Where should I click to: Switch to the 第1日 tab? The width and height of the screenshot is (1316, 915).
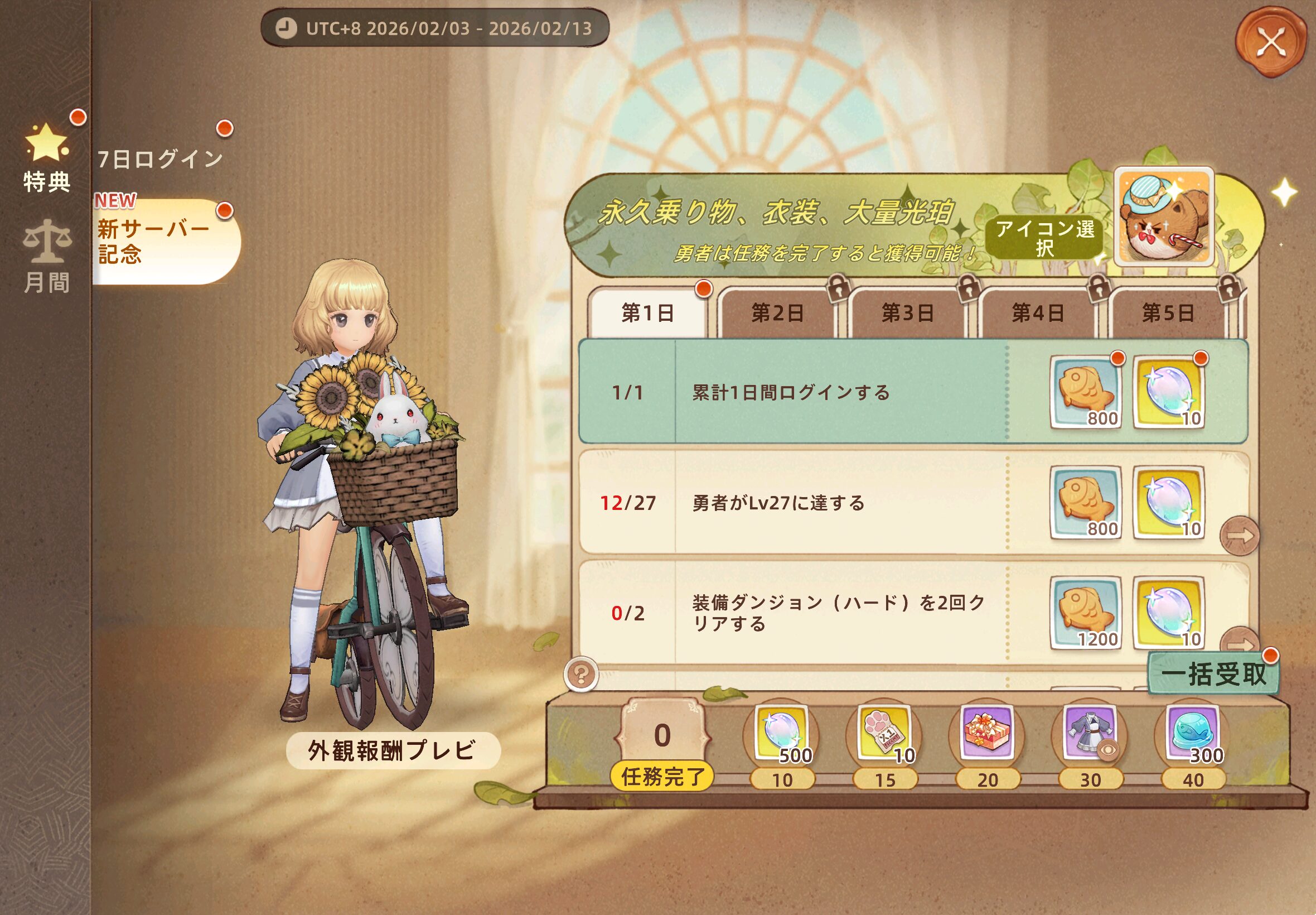pyautogui.click(x=648, y=314)
